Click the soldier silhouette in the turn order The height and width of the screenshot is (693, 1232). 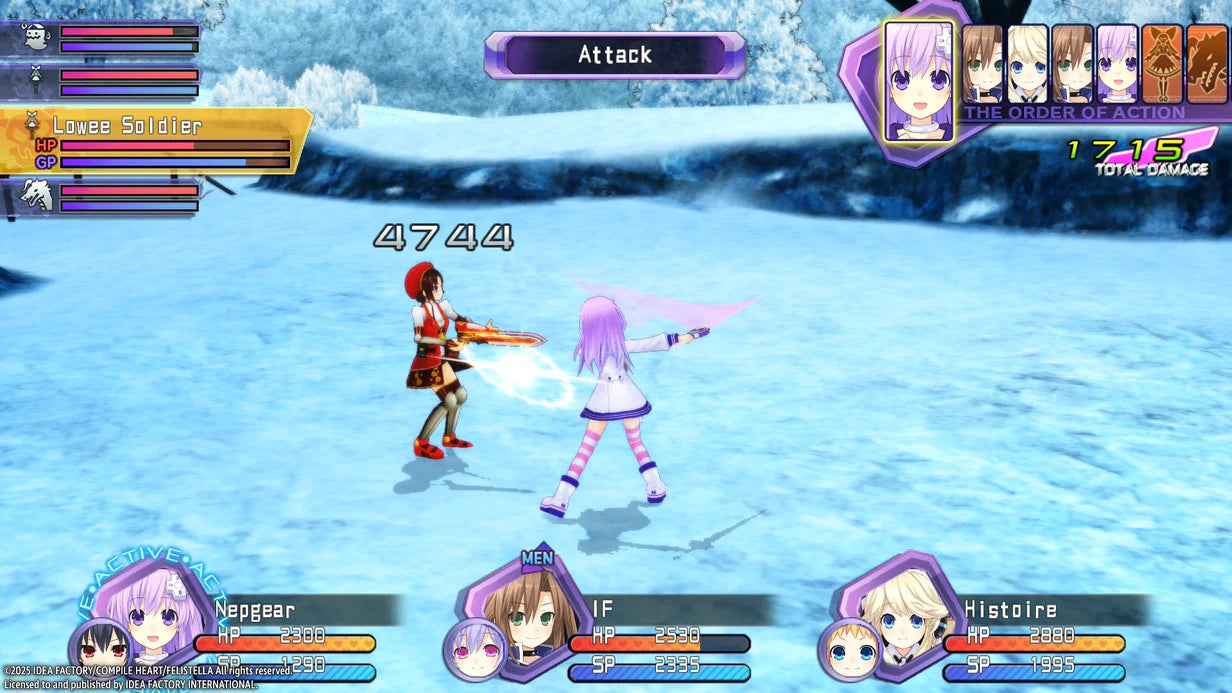[x=1161, y=64]
